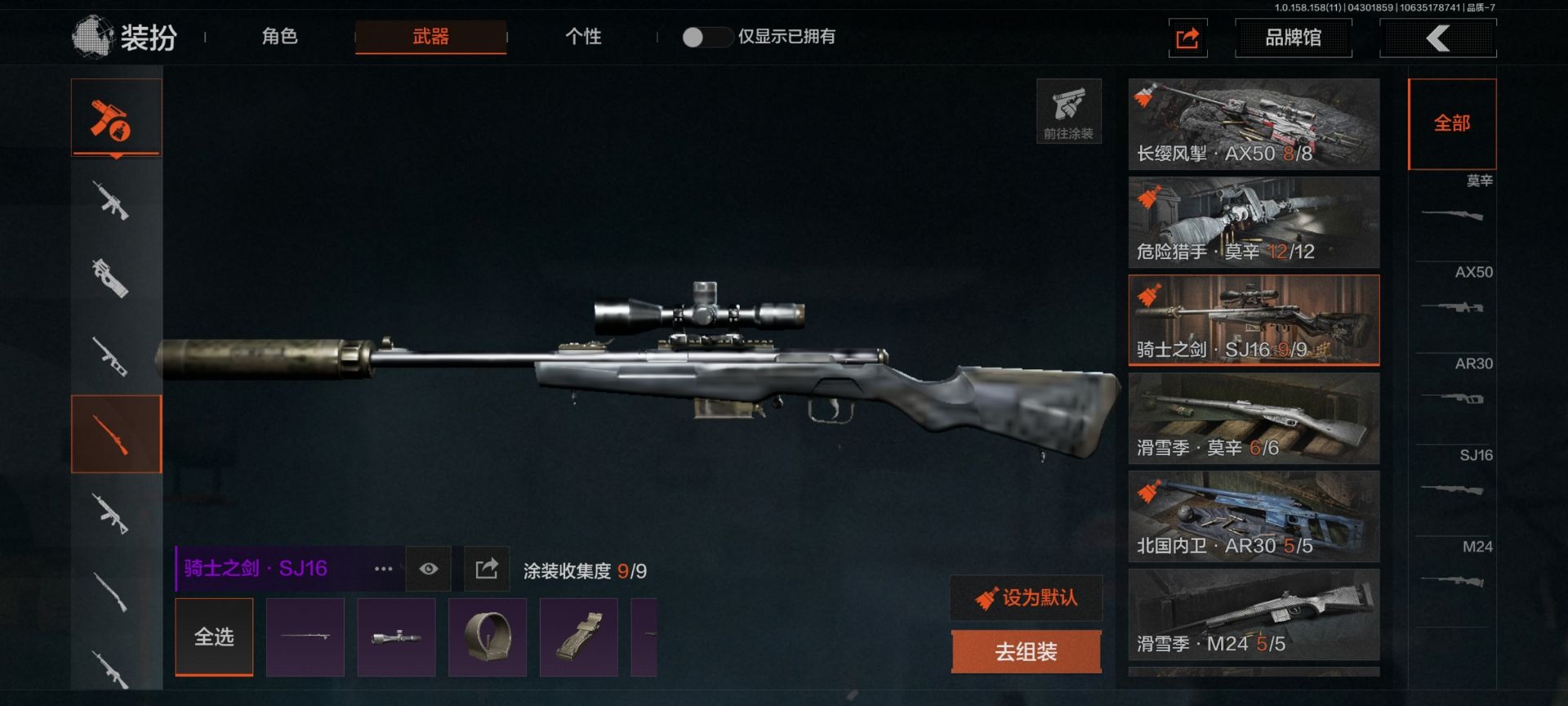Click the 前往涂装 paint button
Image resolution: width=1568 pixels, height=706 pixels.
tap(1068, 112)
